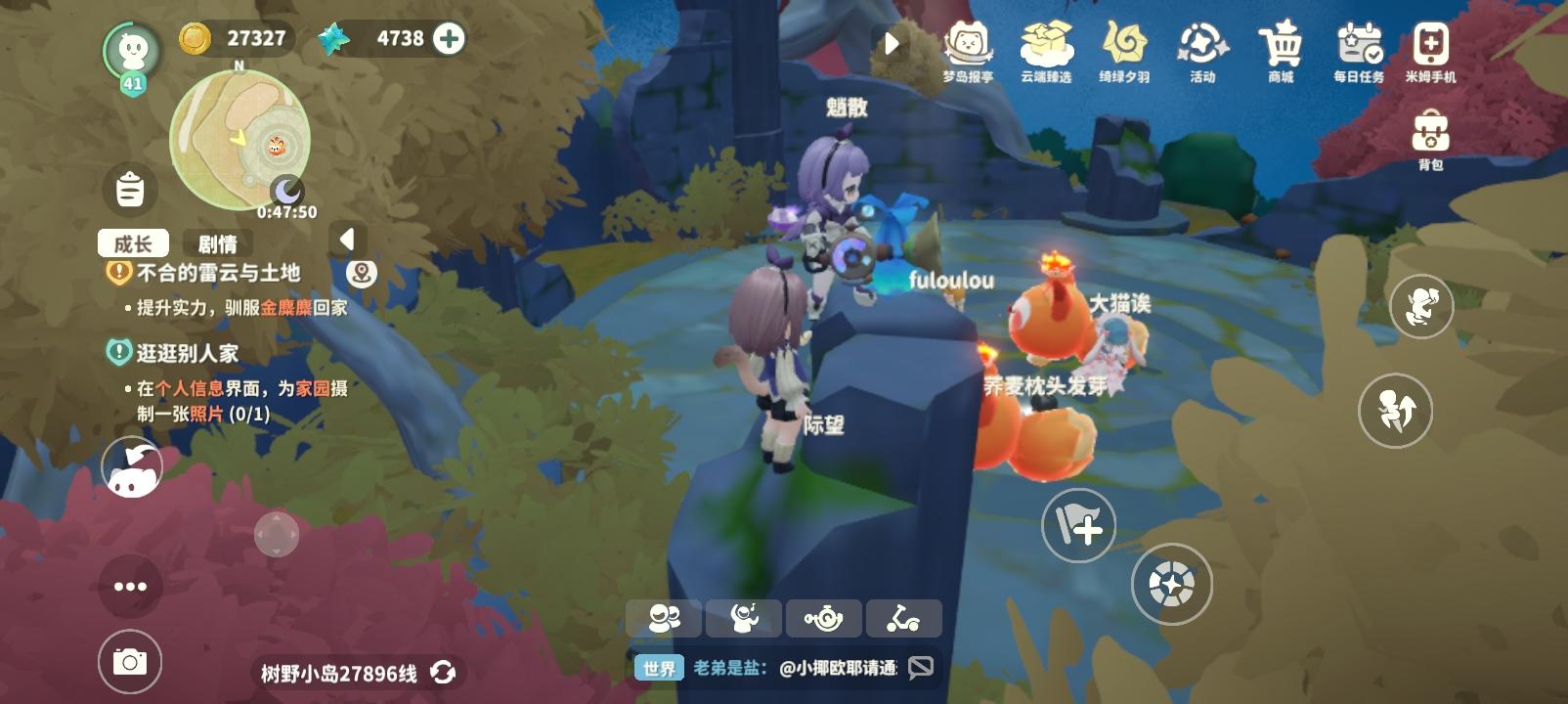Toggle the chat speech bubble icon
The height and width of the screenshot is (704, 1568).
click(x=917, y=668)
